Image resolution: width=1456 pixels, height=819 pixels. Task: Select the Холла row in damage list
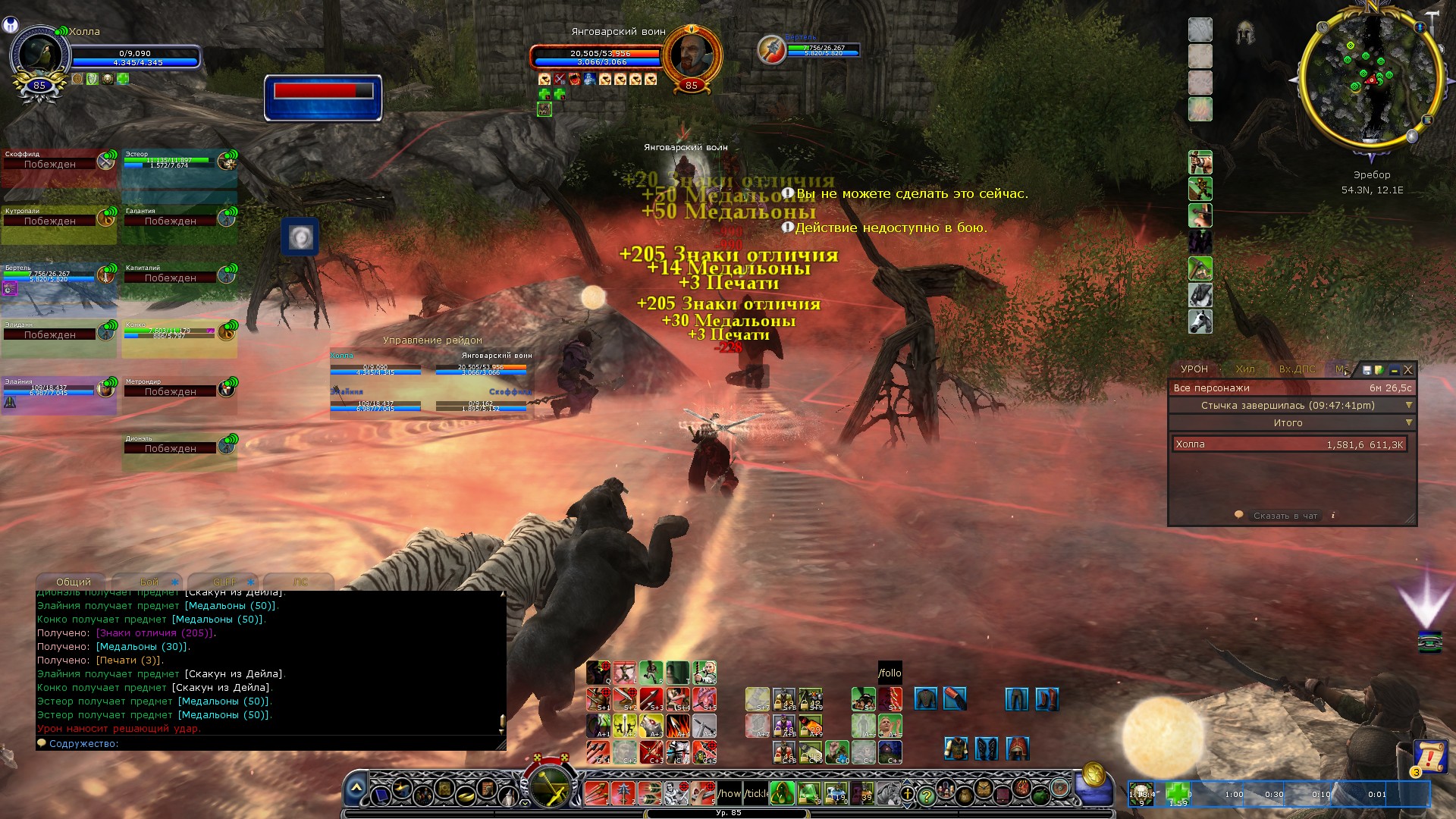(1289, 444)
